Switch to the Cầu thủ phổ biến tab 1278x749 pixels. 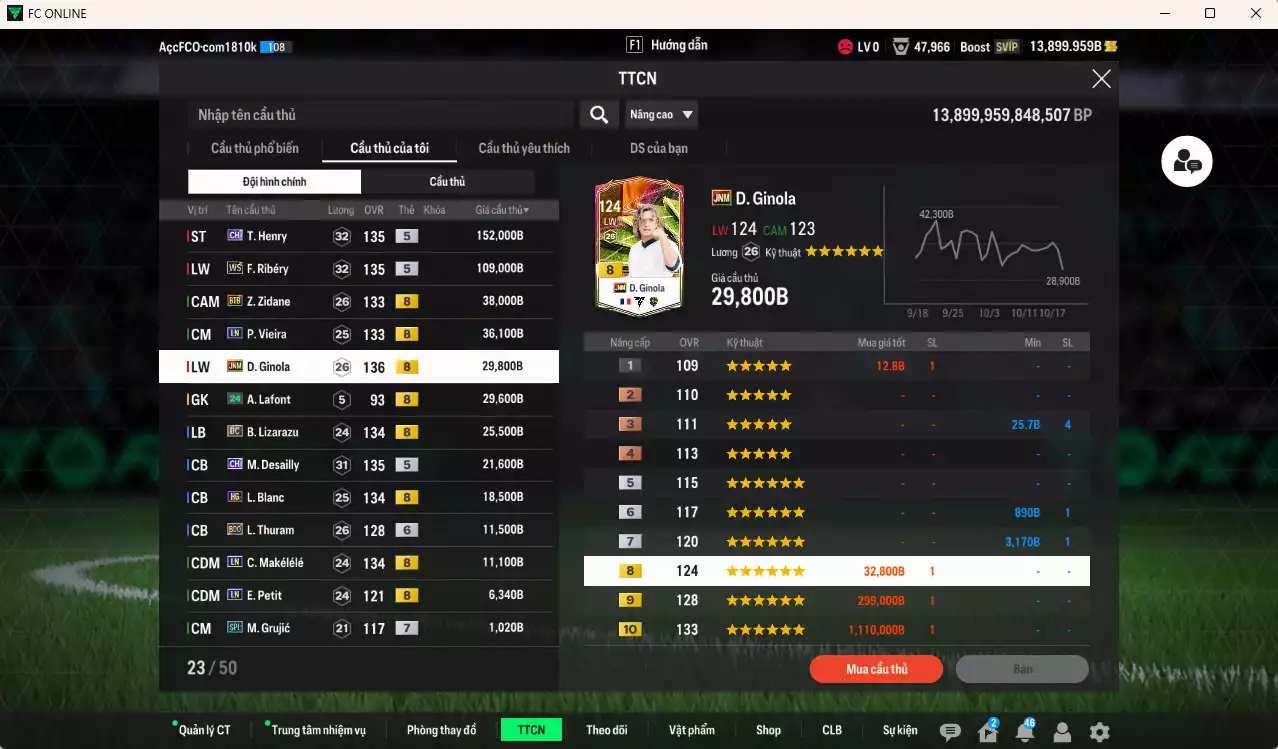click(x=254, y=149)
